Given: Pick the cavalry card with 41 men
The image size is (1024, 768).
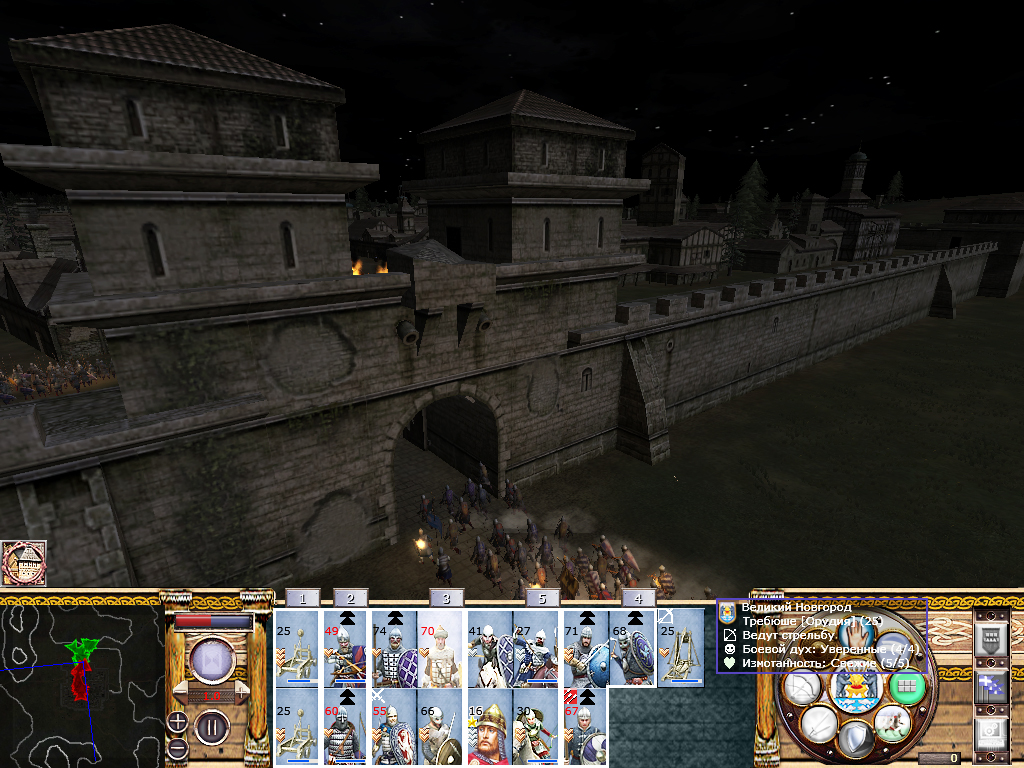Looking at the screenshot, I should pos(490,648).
